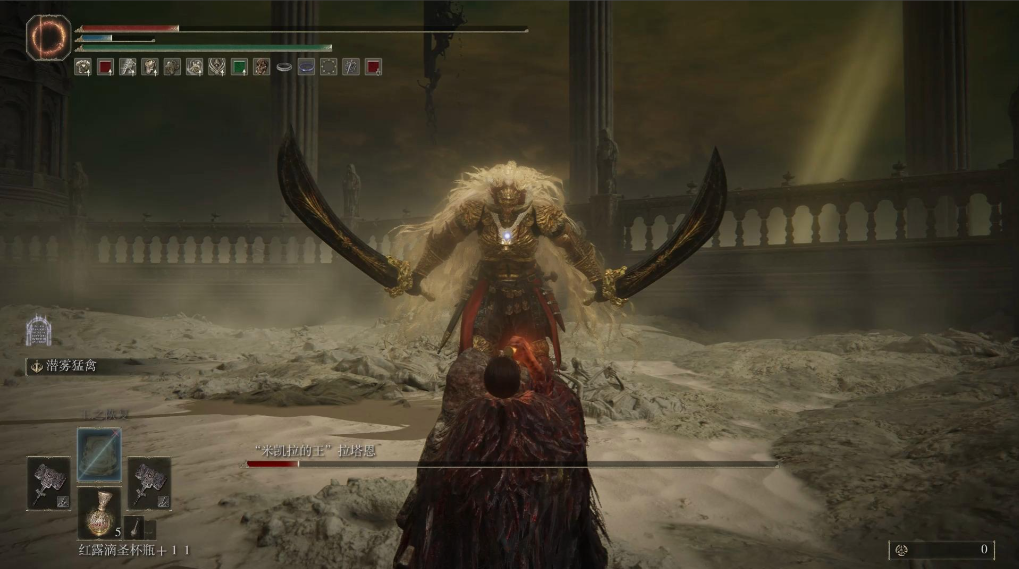Screen dimensions: 1019x569
Task: Inspect the blue ring status icon
Action: tap(306, 67)
